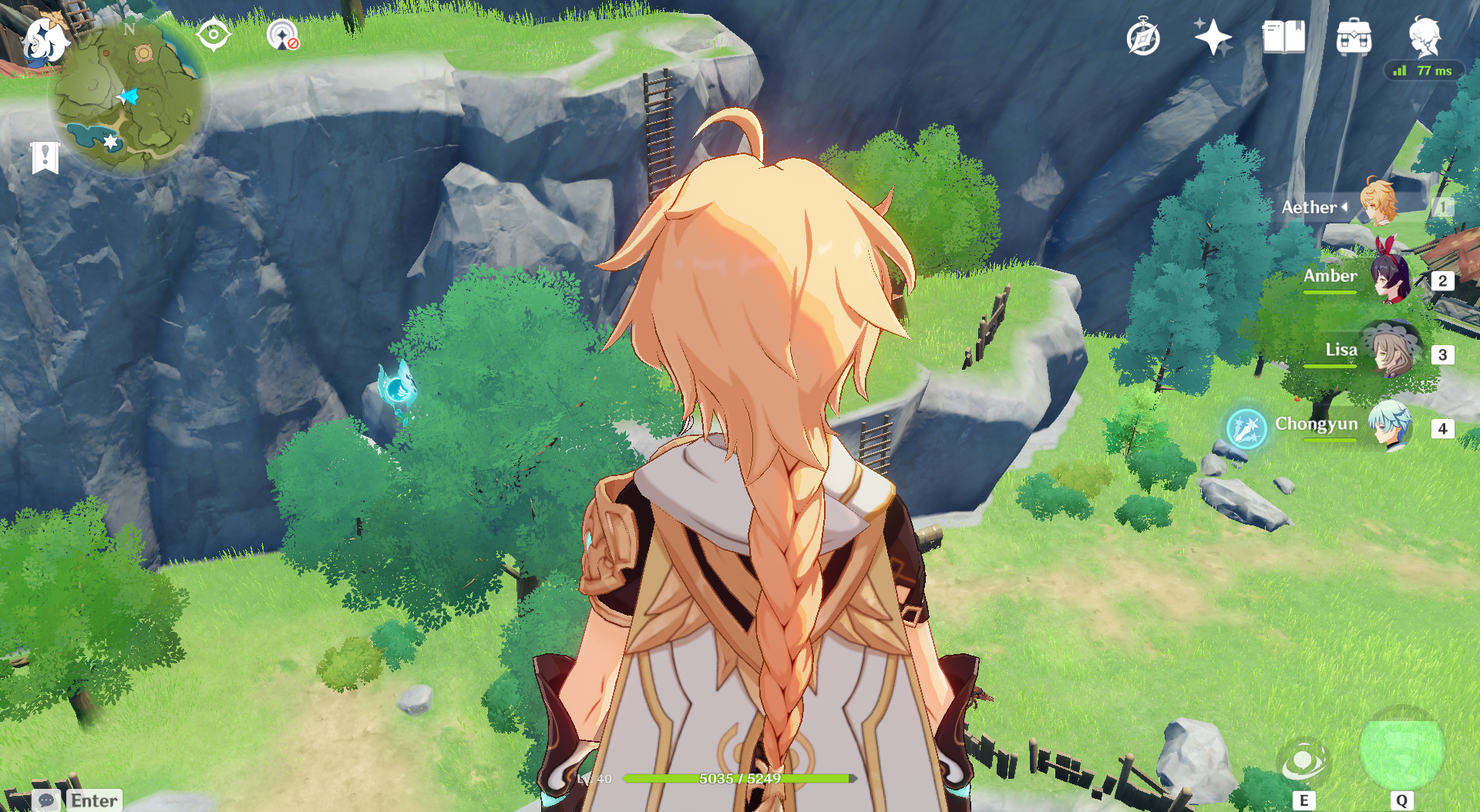Activate the Elemental Skill button

coord(1303,762)
